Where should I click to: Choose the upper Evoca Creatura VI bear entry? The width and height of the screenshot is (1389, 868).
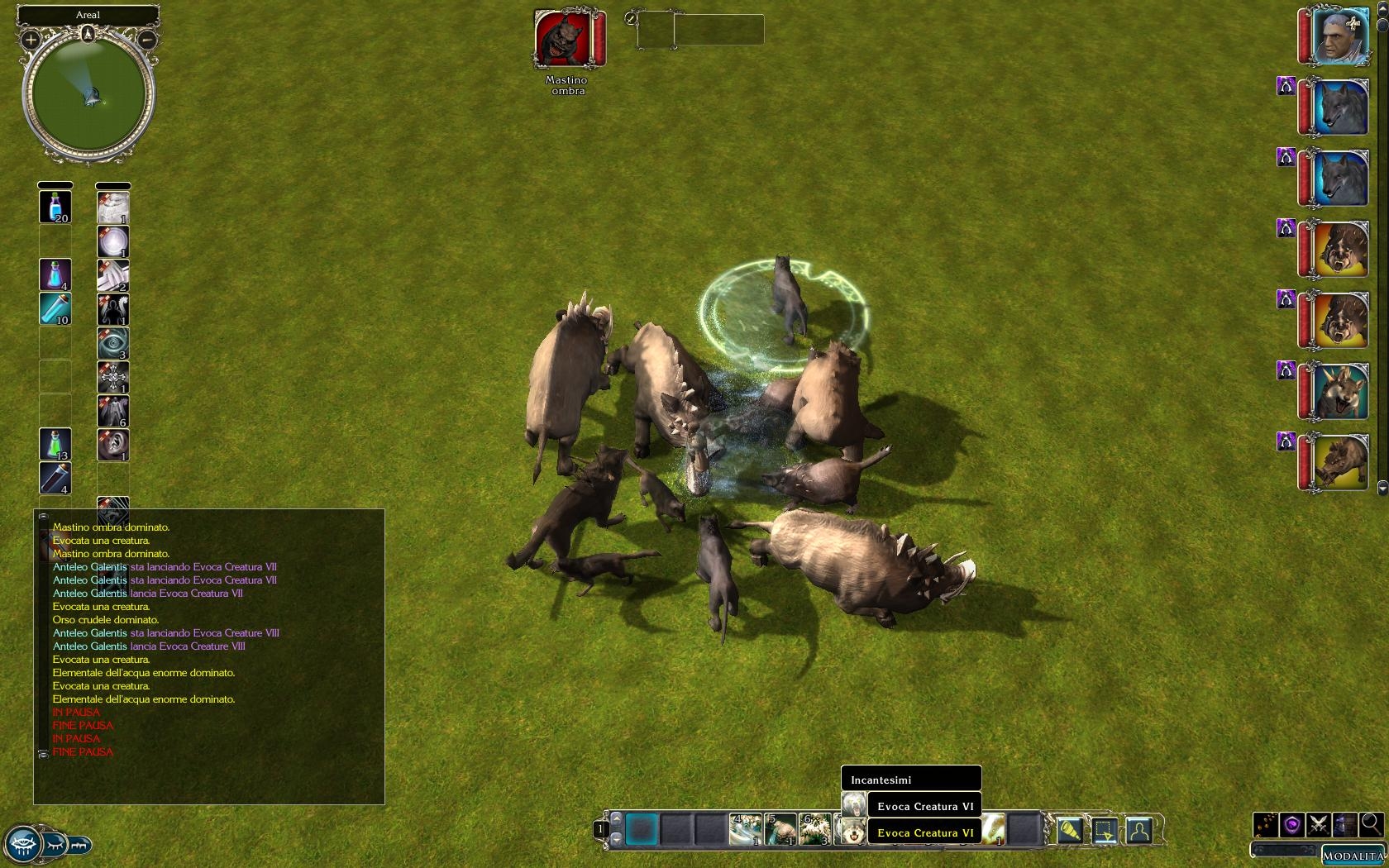[x=924, y=806]
